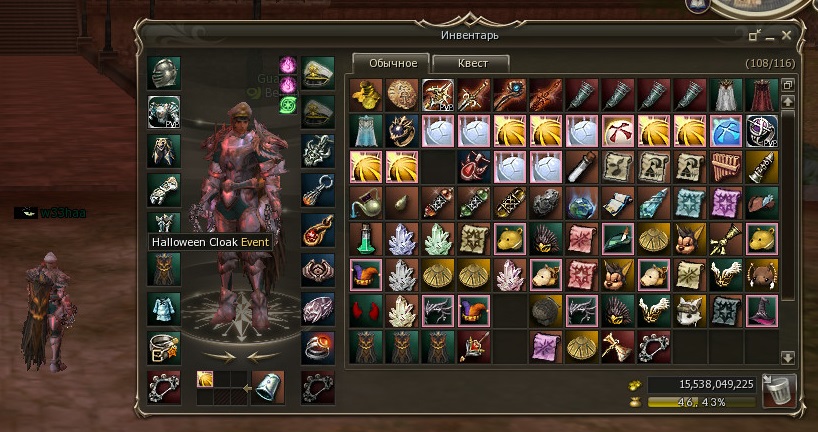Switch to the Квест tab

point(473,63)
